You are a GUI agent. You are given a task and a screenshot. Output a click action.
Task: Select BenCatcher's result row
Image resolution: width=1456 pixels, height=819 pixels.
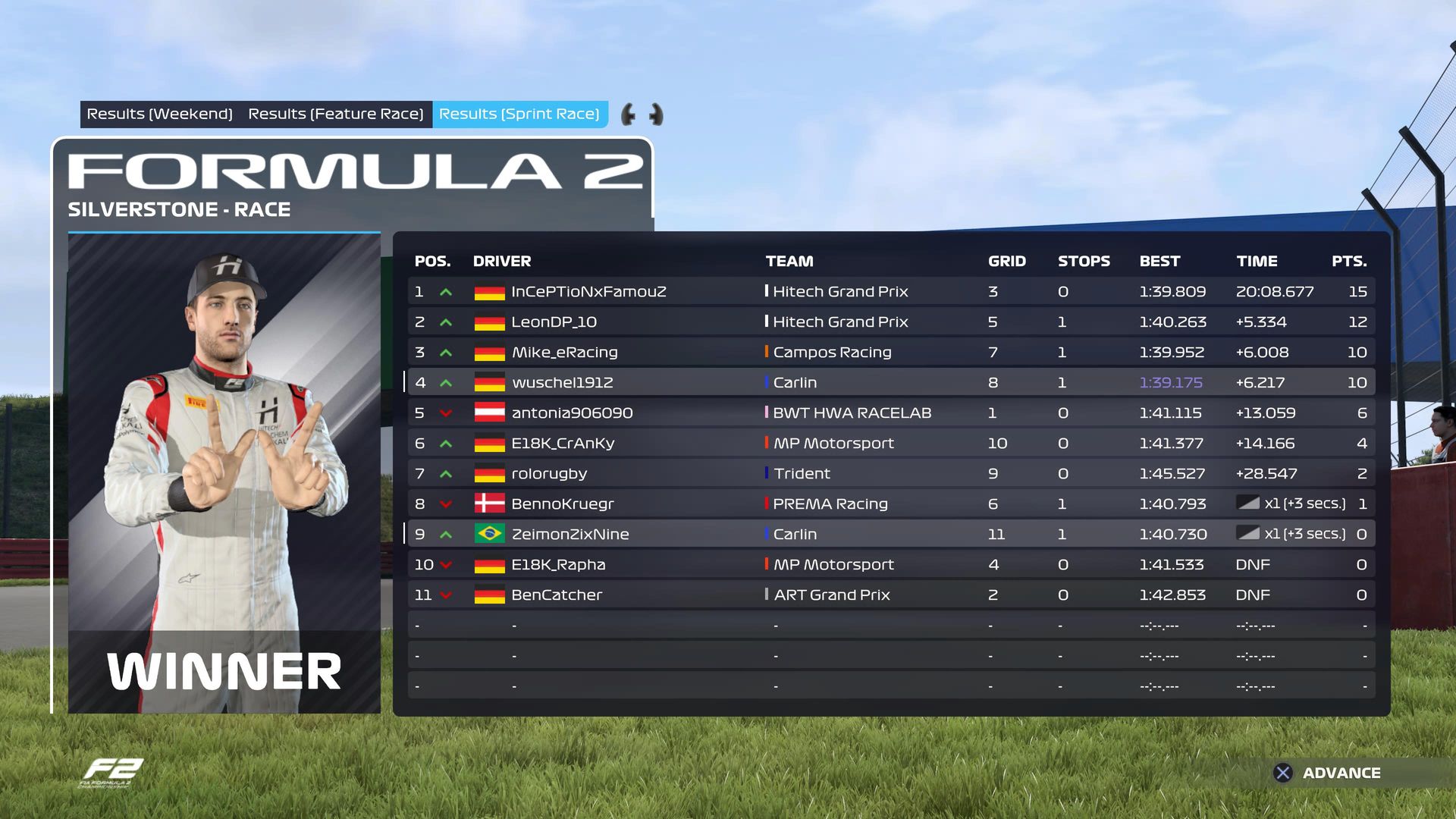coord(890,595)
